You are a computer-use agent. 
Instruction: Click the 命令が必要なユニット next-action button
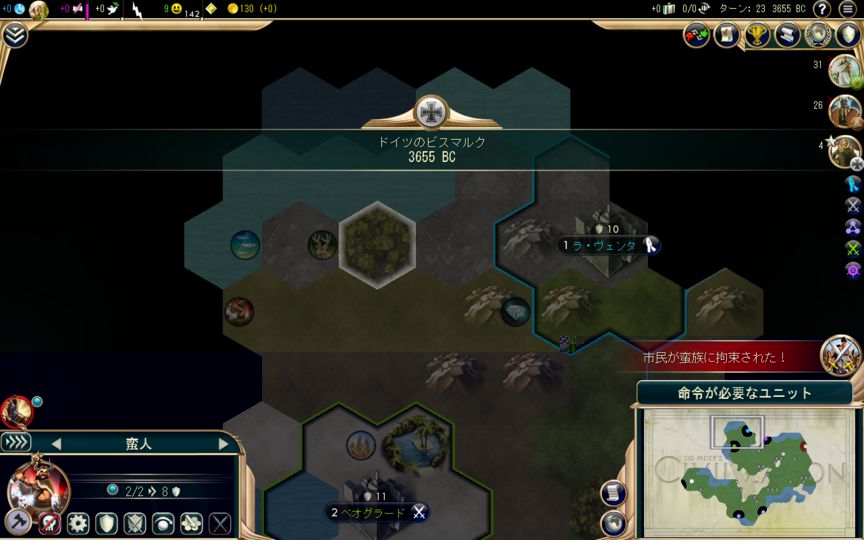[x=745, y=393]
